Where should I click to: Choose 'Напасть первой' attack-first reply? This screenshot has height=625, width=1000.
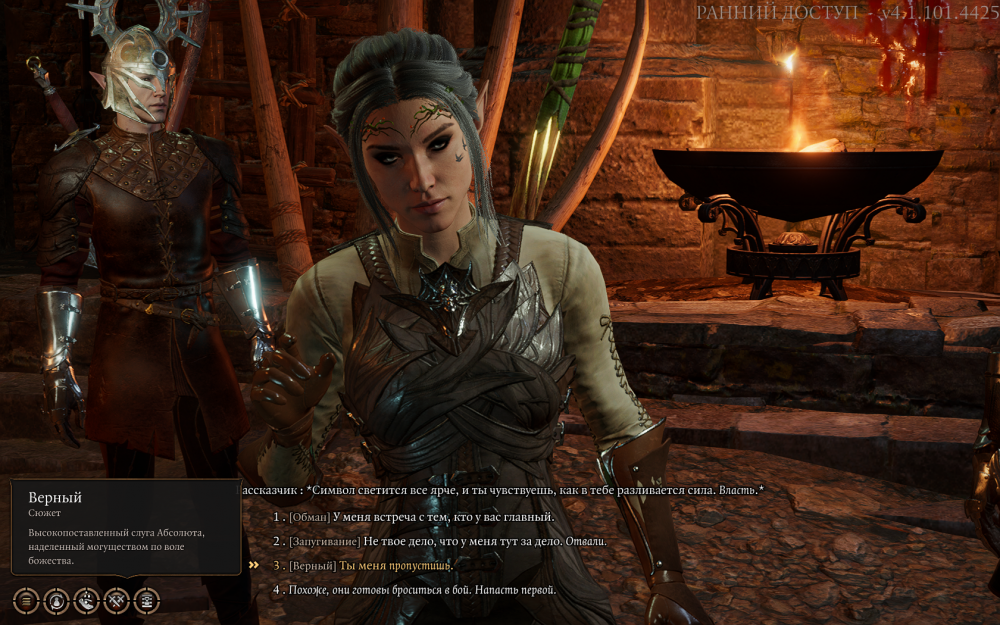422,590
